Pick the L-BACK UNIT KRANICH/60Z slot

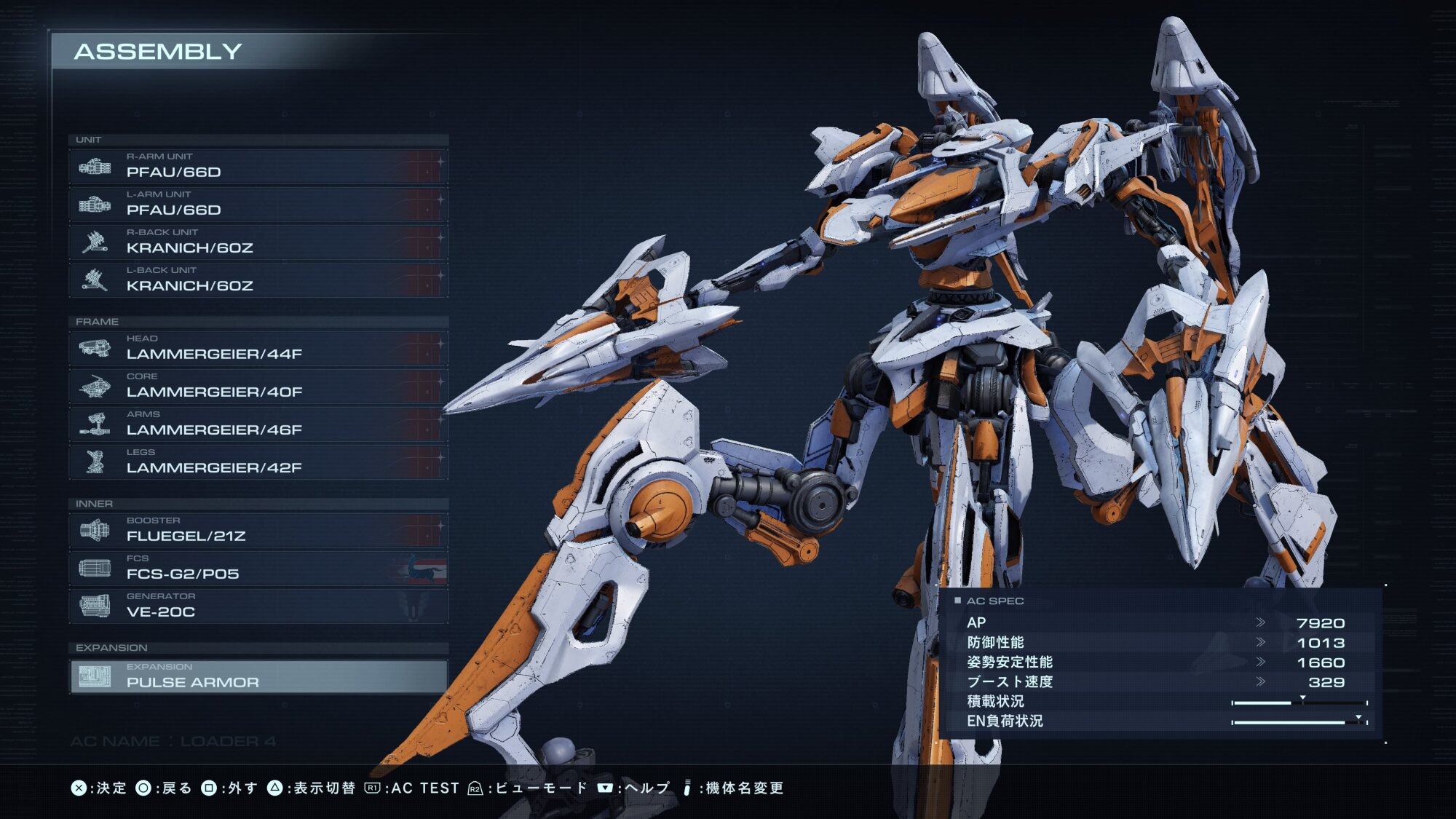(x=258, y=280)
